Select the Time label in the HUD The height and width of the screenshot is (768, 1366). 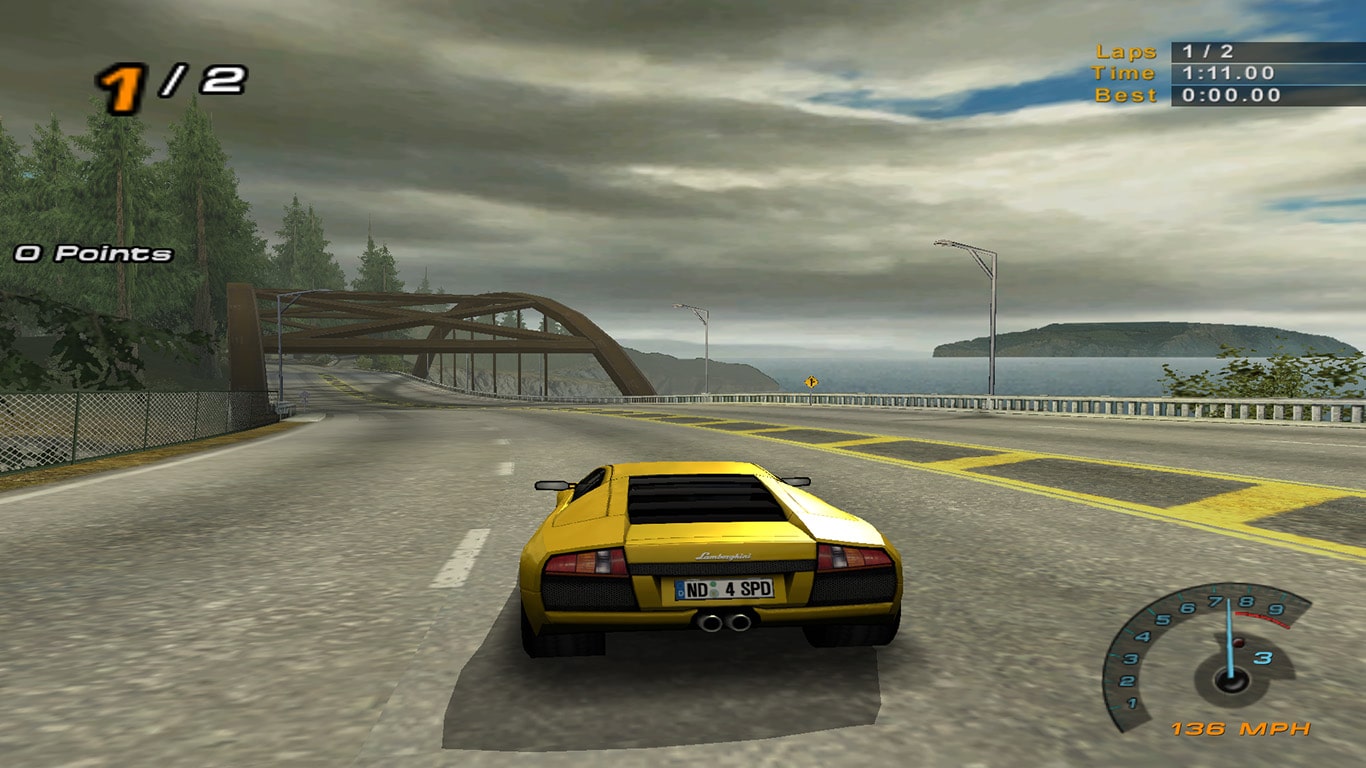pyautogui.click(x=1122, y=72)
